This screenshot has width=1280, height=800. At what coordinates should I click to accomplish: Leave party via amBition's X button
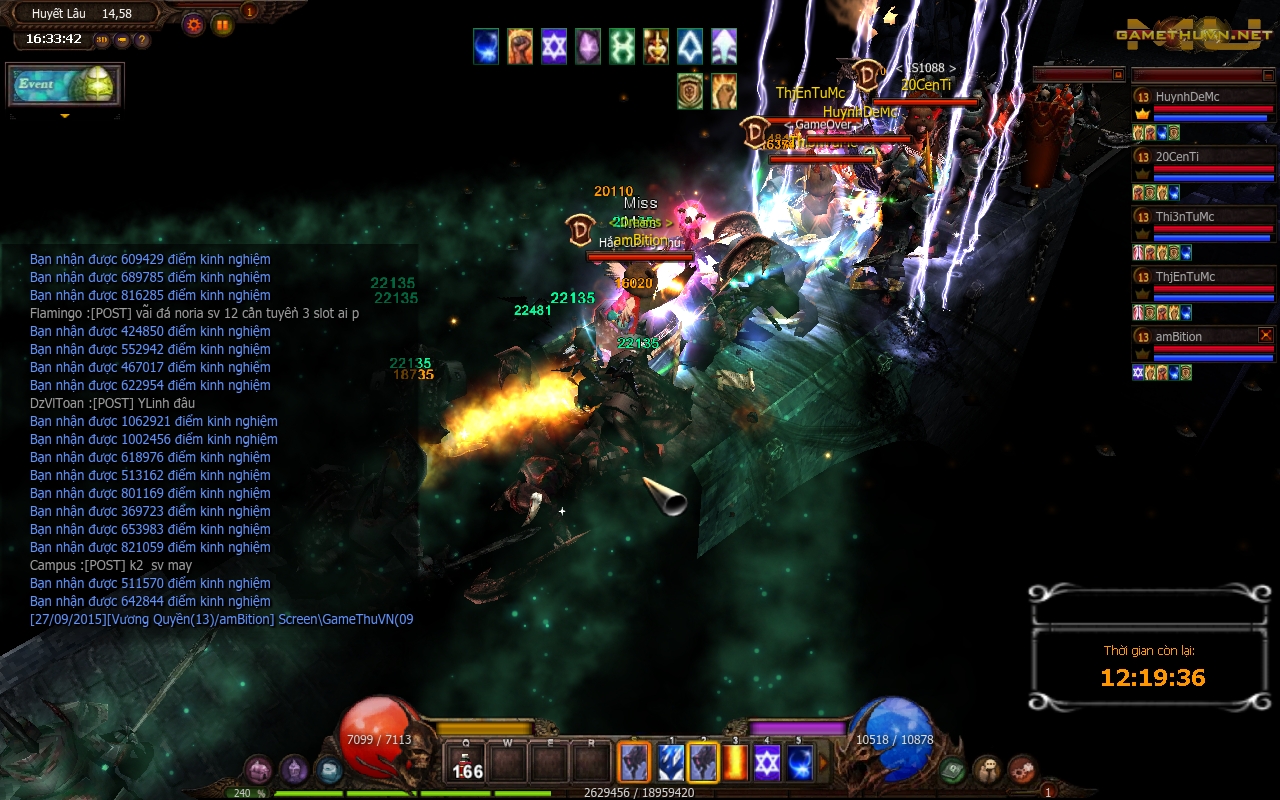pyautogui.click(x=1266, y=335)
